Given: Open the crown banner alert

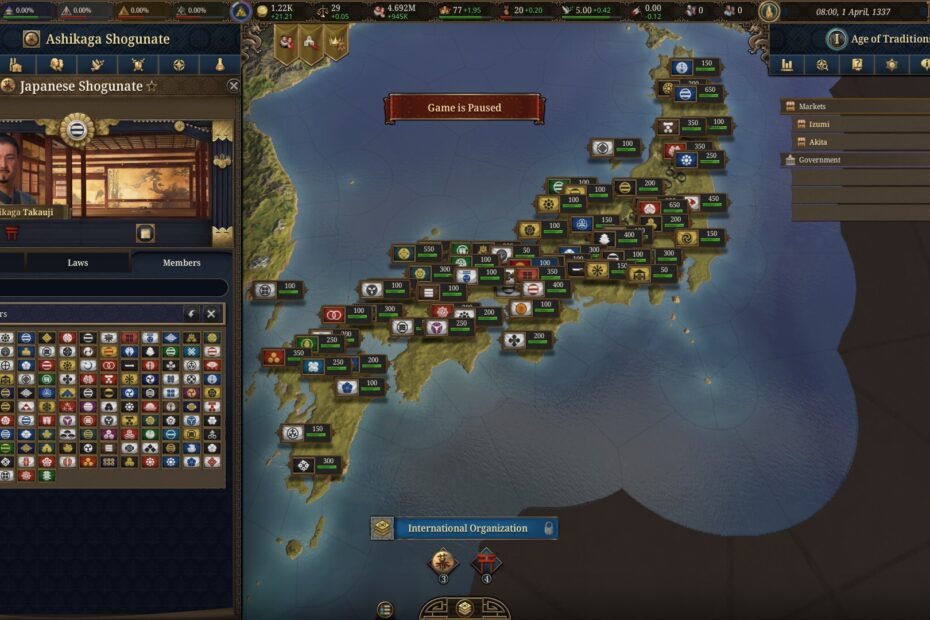Looking at the screenshot, I should pyautogui.click(x=336, y=42).
